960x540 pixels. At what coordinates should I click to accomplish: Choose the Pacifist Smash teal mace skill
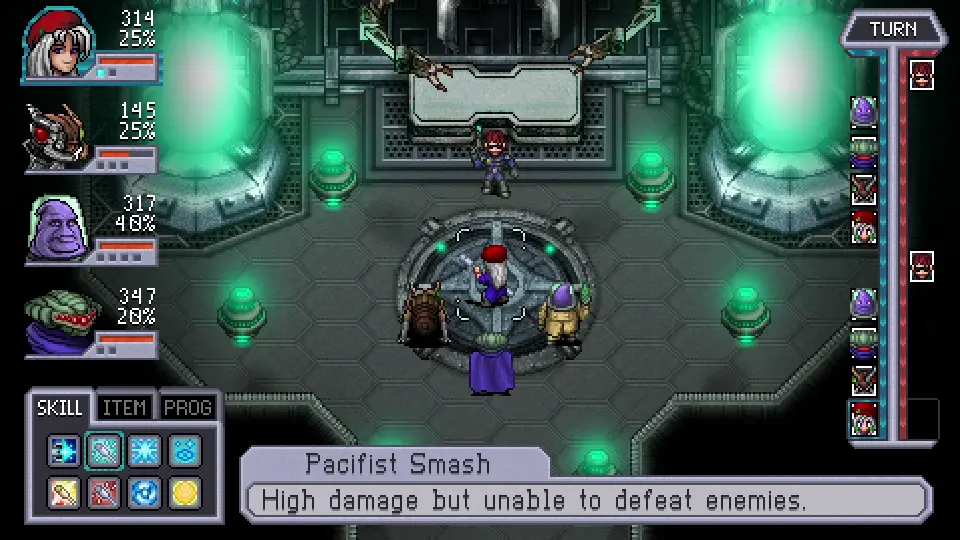pyautogui.click(x=104, y=452)
